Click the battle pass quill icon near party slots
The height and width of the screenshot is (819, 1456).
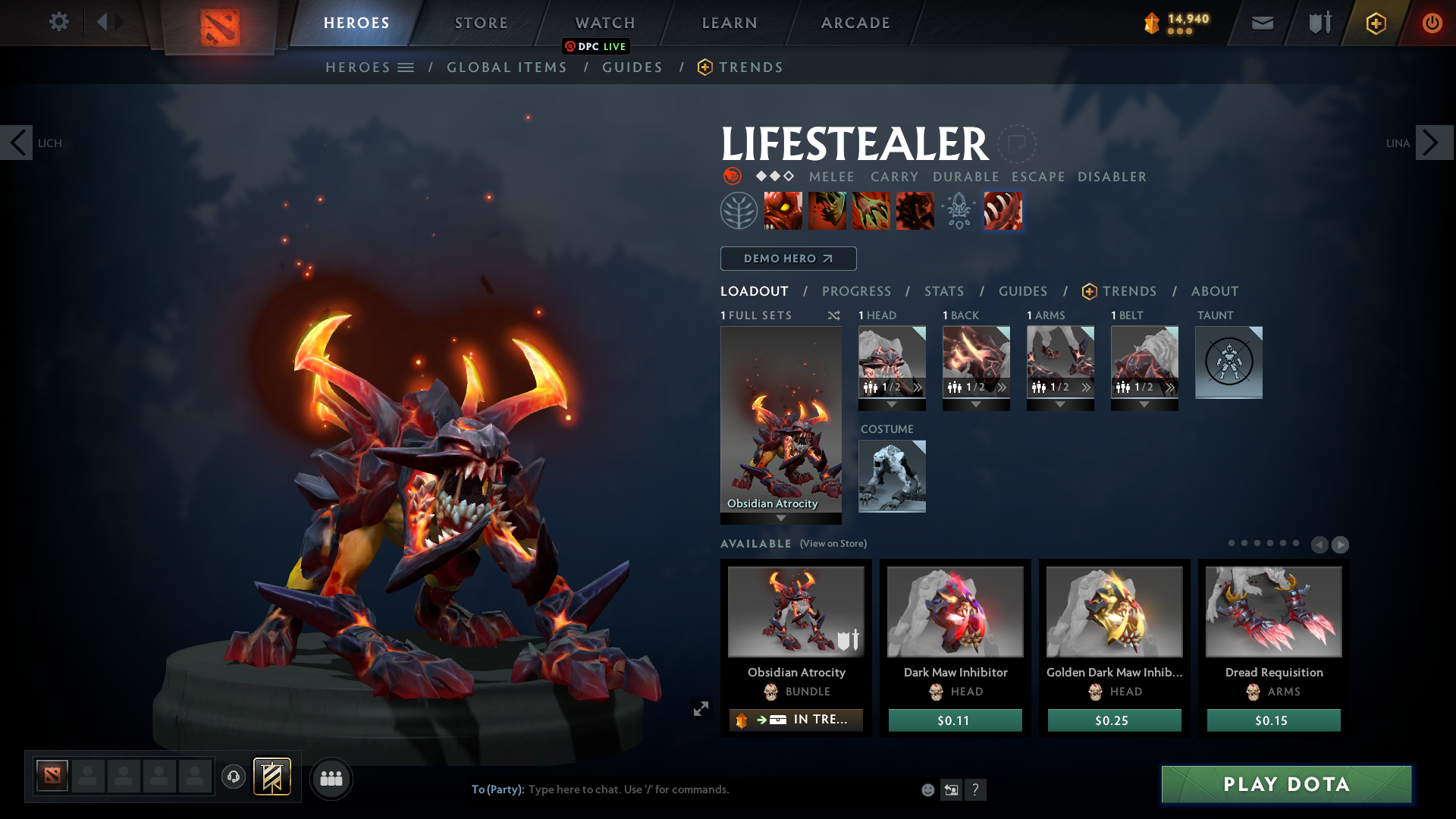(x=273, y=777)
